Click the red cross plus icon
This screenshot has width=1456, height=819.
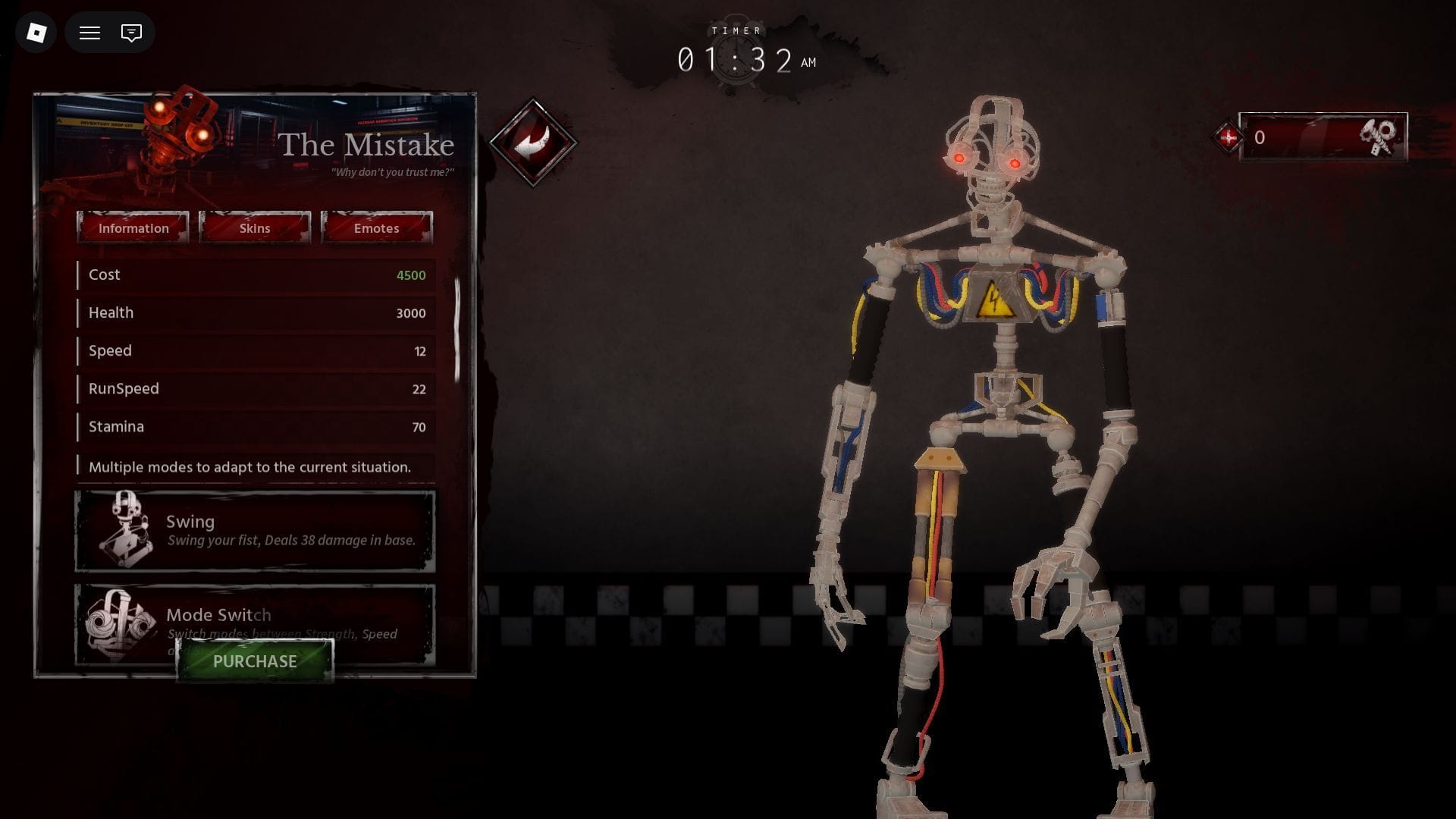pyautogui.click(x=1230, y=139)
